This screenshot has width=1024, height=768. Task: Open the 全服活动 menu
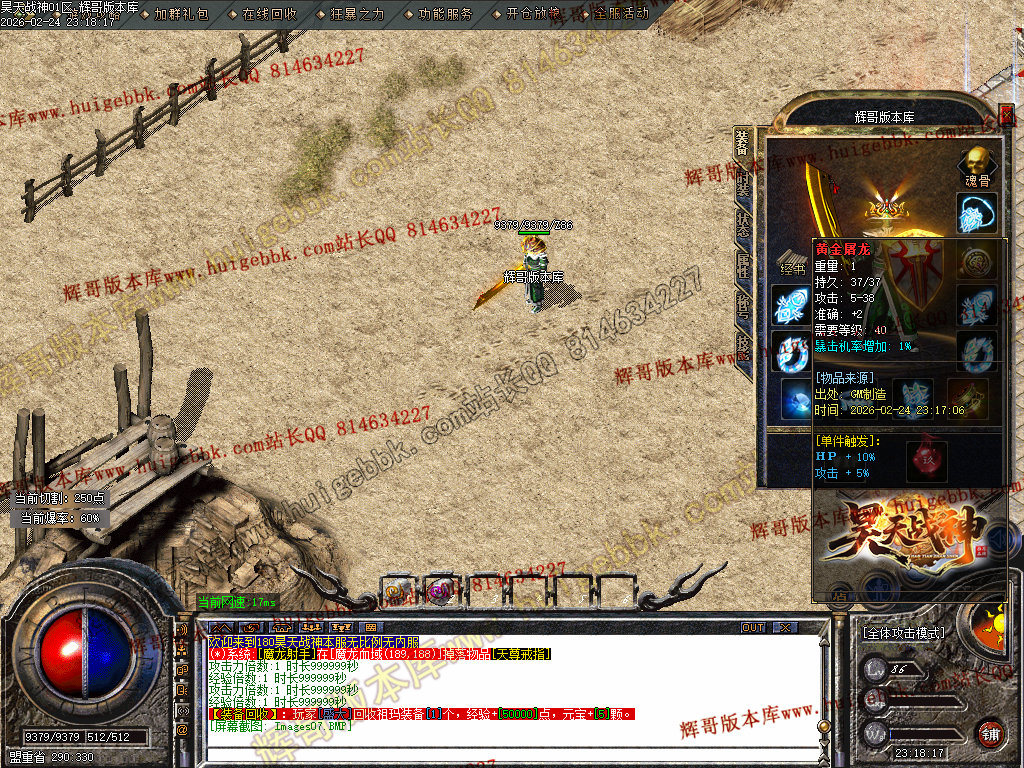621,14
